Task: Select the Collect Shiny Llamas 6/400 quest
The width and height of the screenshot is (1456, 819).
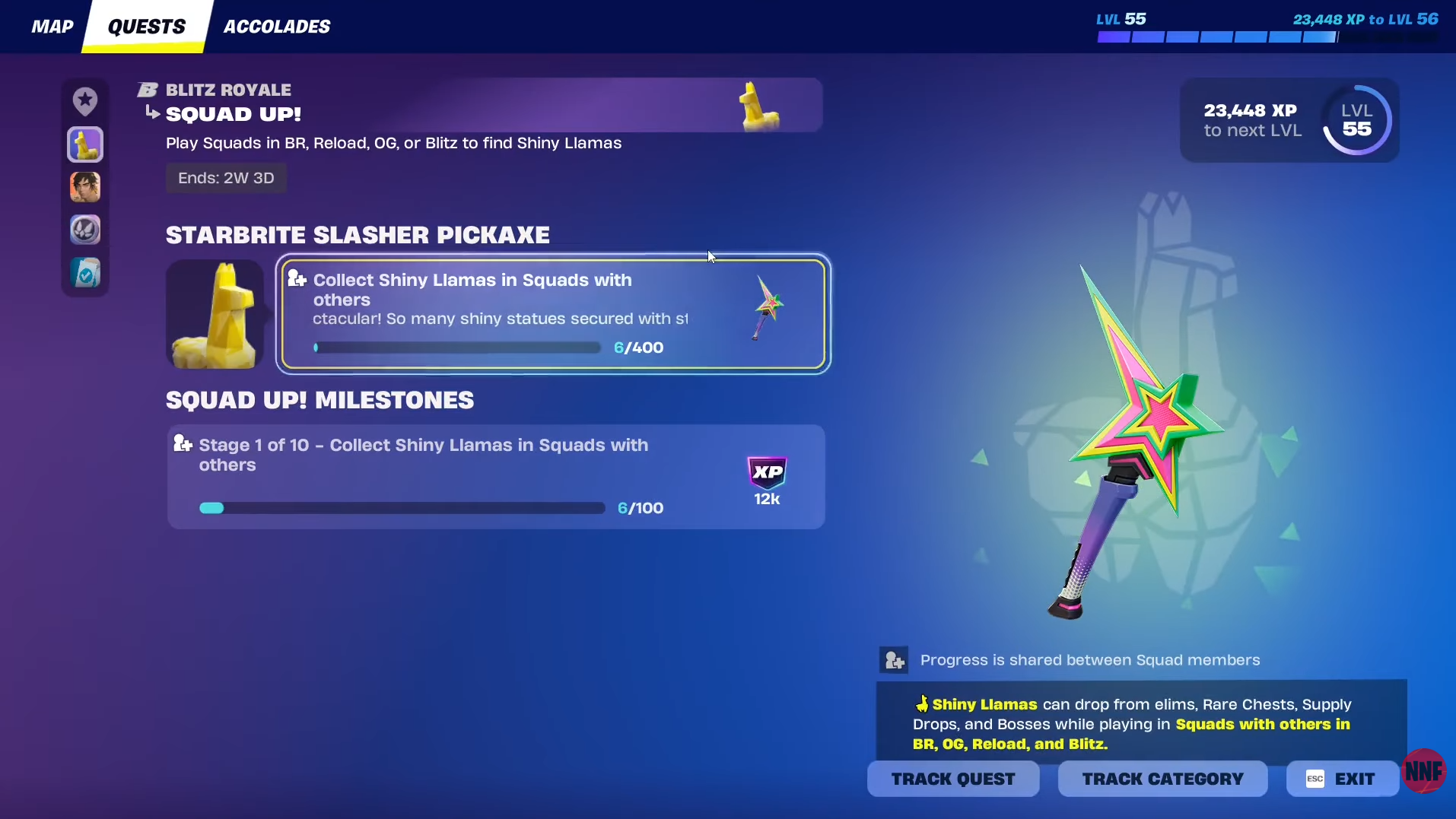Action: [552, 314]
